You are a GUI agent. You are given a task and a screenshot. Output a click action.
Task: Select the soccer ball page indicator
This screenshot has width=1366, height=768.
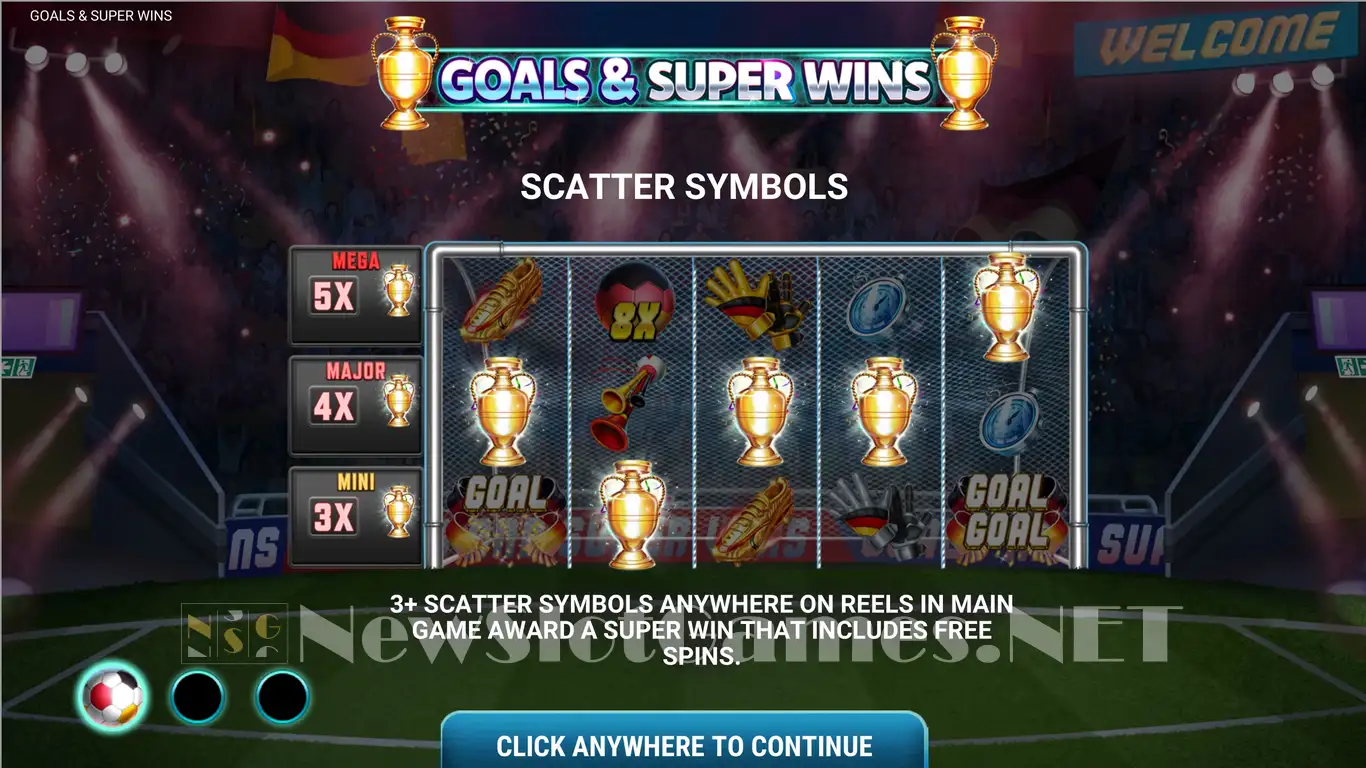coord(112,697)
